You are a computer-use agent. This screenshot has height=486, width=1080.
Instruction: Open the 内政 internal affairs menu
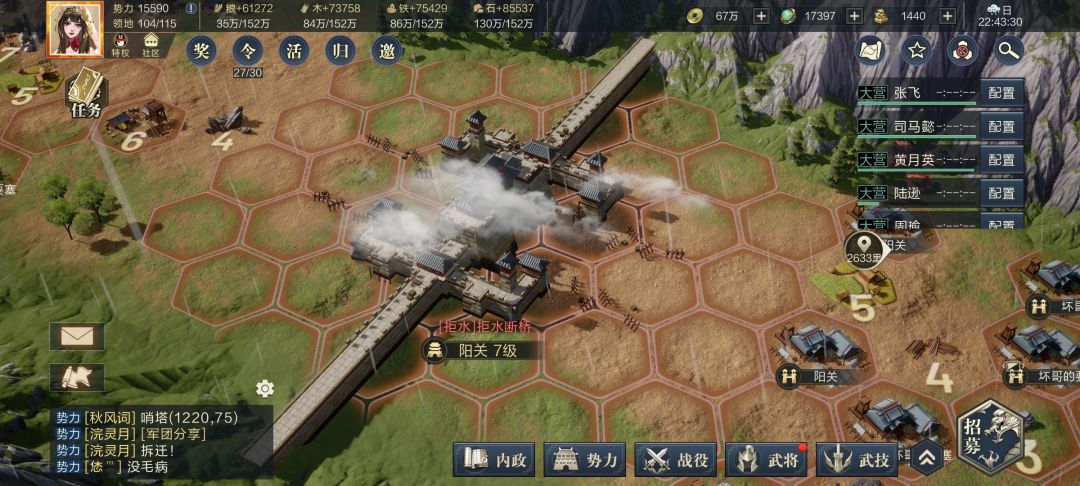494,461
